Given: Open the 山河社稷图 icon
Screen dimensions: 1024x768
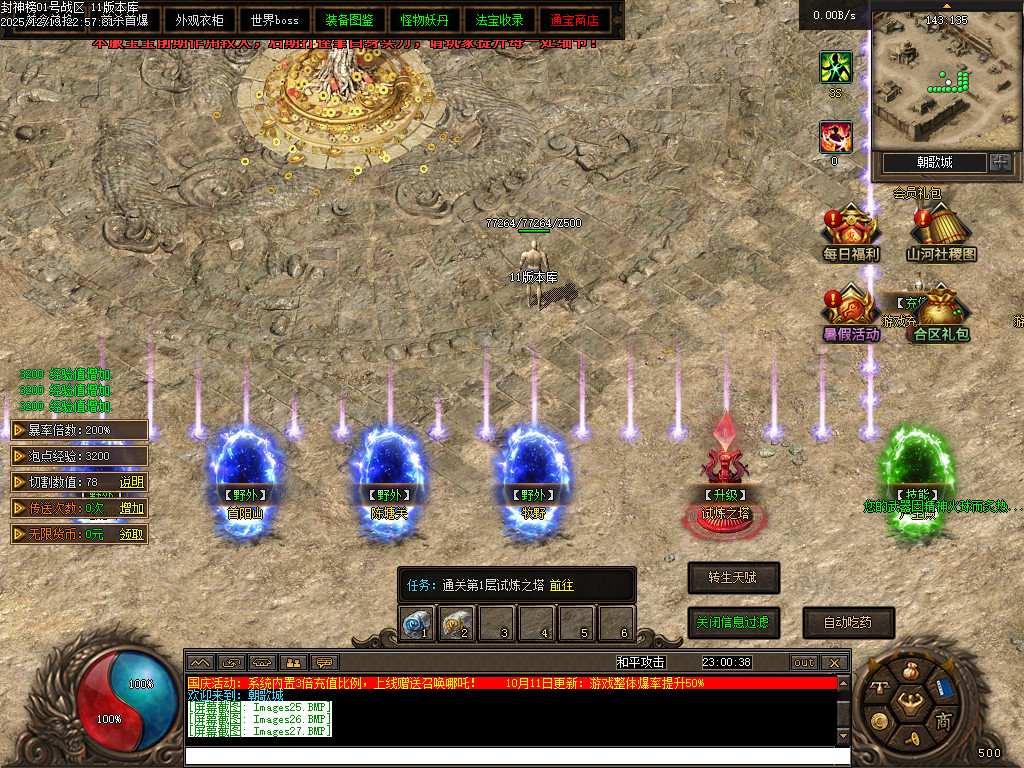Looking at the screenshot, I should [x=941, y=233].
